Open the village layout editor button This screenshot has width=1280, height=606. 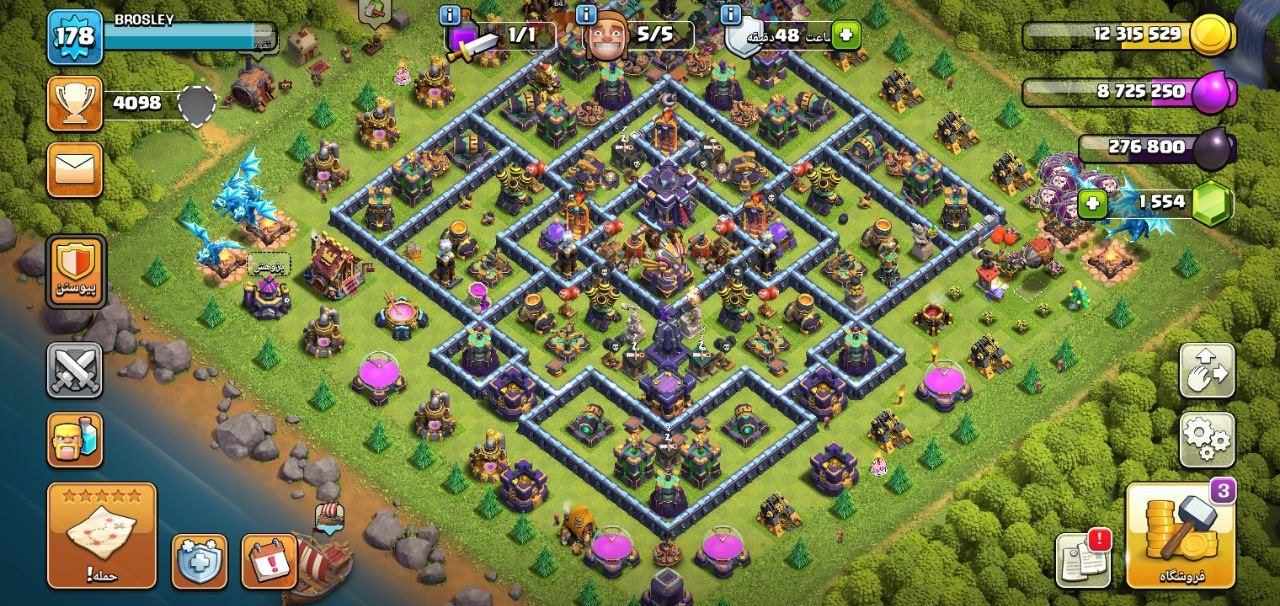point(1207,370)
